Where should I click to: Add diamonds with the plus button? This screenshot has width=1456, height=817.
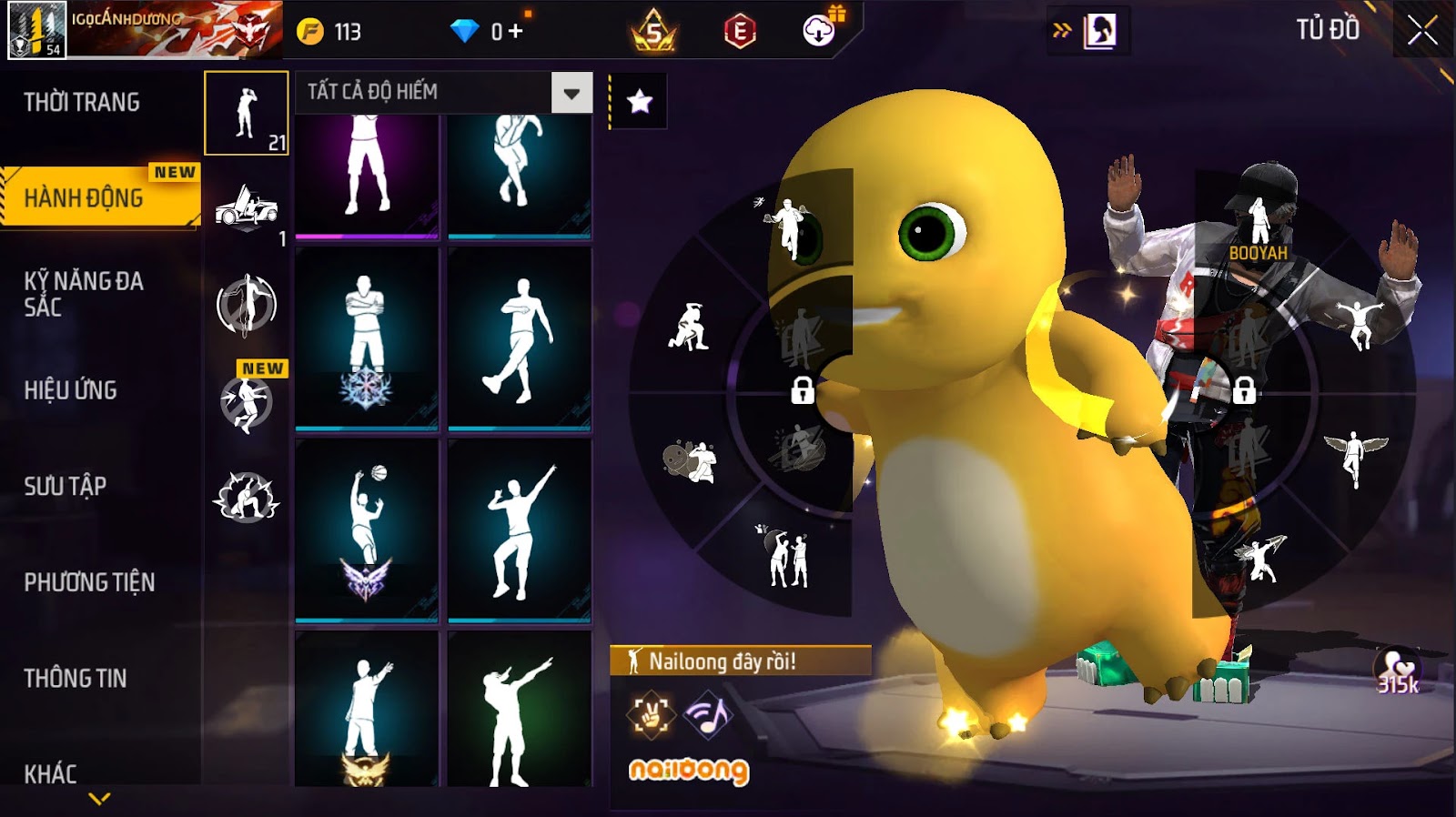click(x=516, y=32)
